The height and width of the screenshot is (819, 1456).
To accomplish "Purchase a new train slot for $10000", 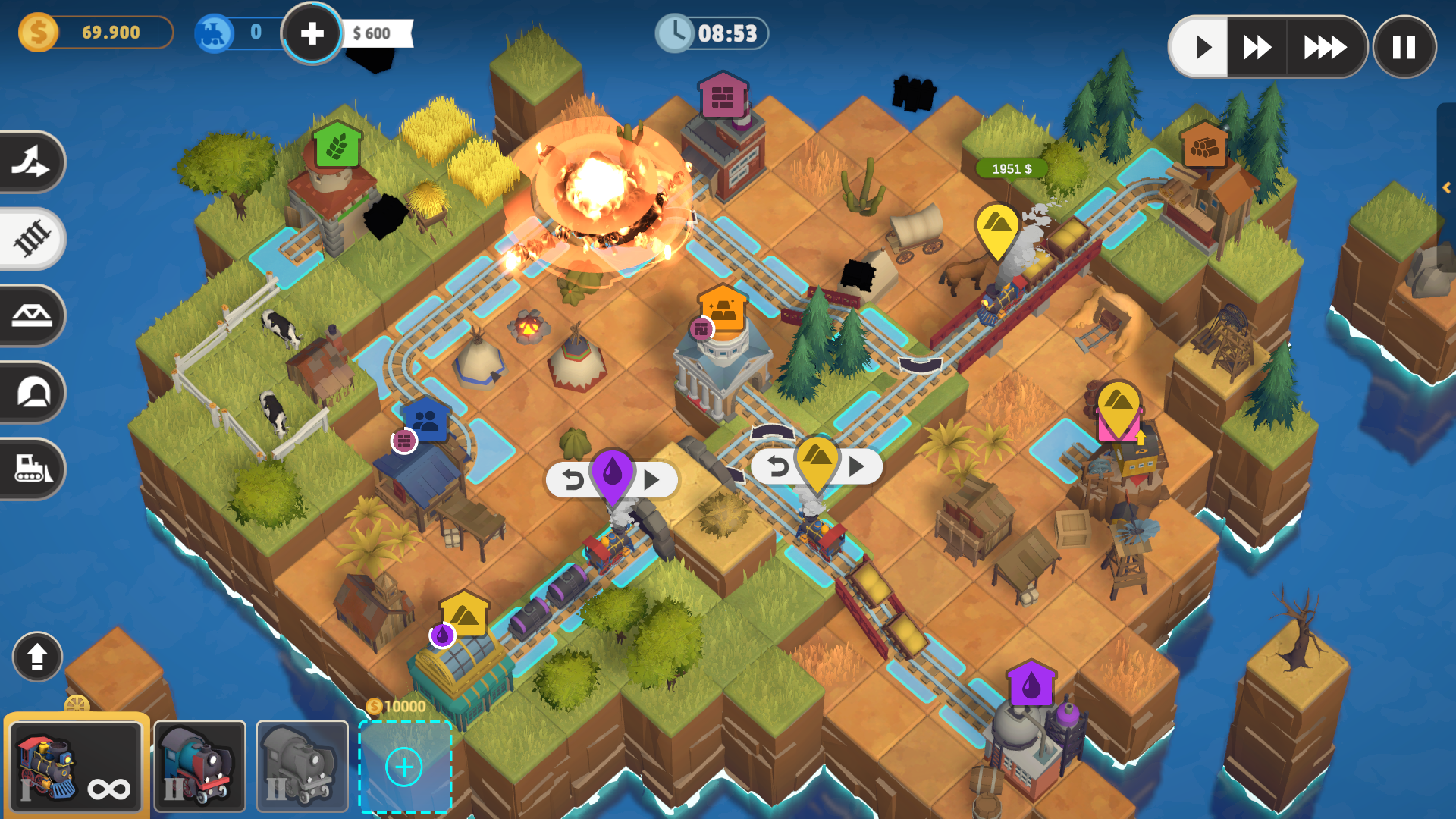I will coord(404,766).
